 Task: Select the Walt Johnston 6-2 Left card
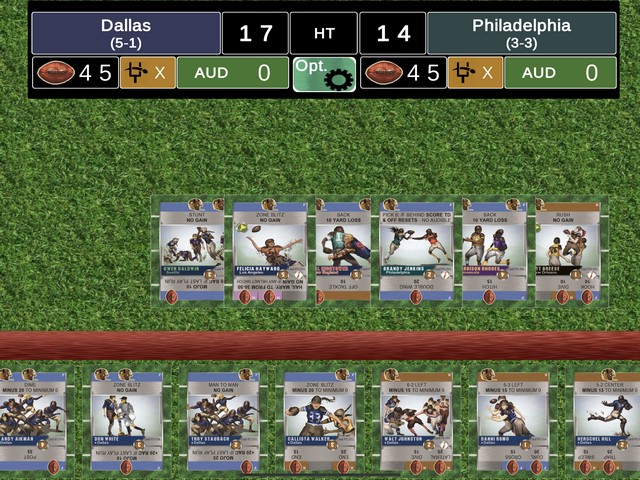point(415,422)
